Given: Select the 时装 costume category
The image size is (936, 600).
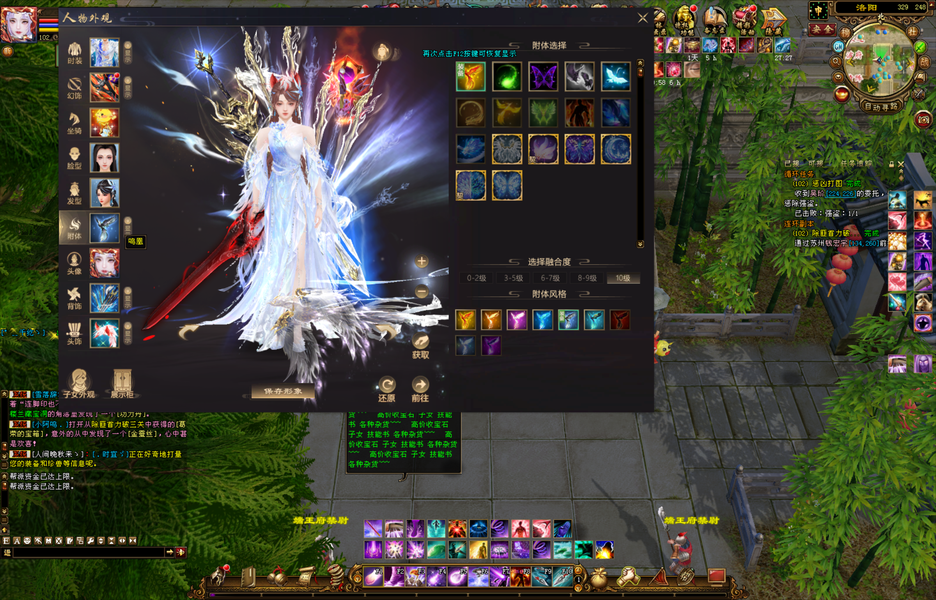Looking at the screenshot, I should pyautogui.click(x=75, y=52).
